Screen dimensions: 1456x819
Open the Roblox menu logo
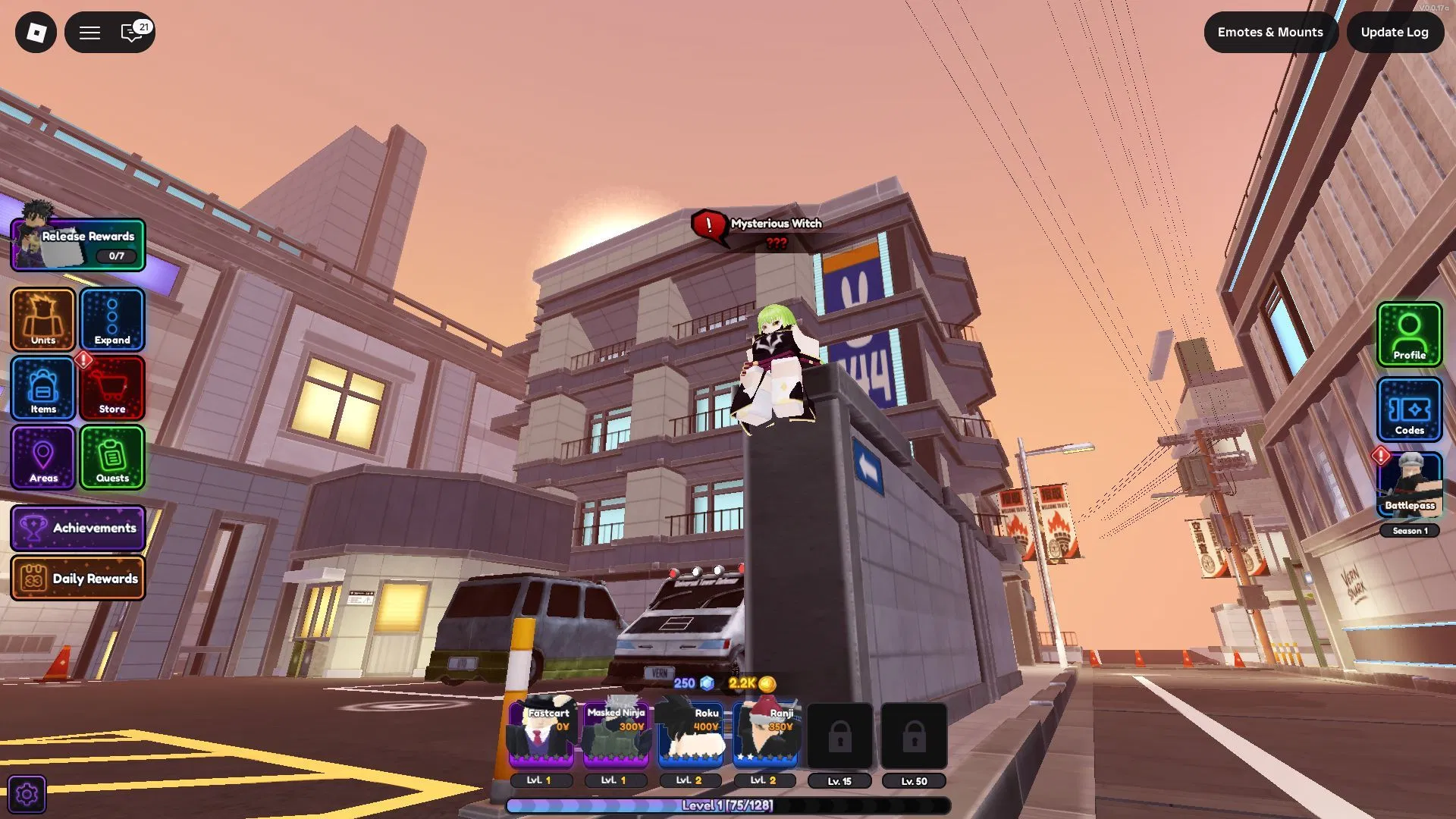click(36, 32)
